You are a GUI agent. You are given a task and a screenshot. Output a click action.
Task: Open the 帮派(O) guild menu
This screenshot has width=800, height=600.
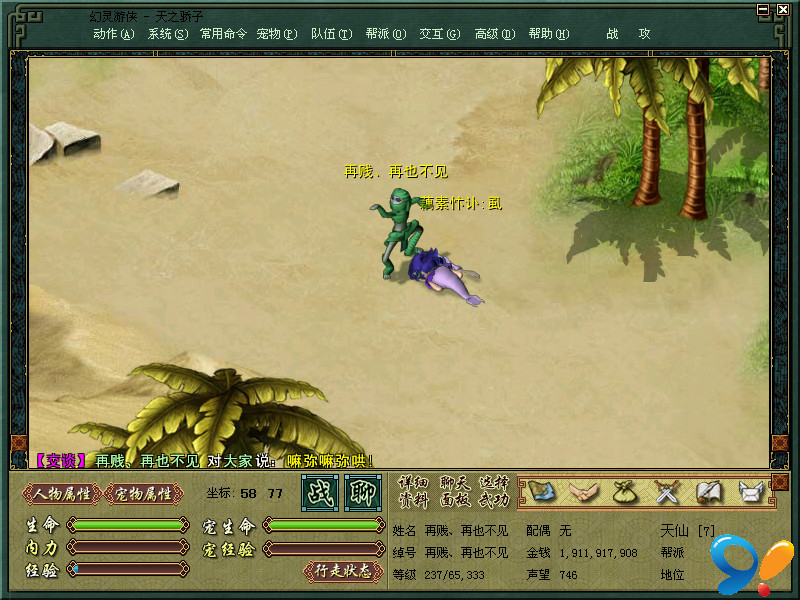click(385, 34)
